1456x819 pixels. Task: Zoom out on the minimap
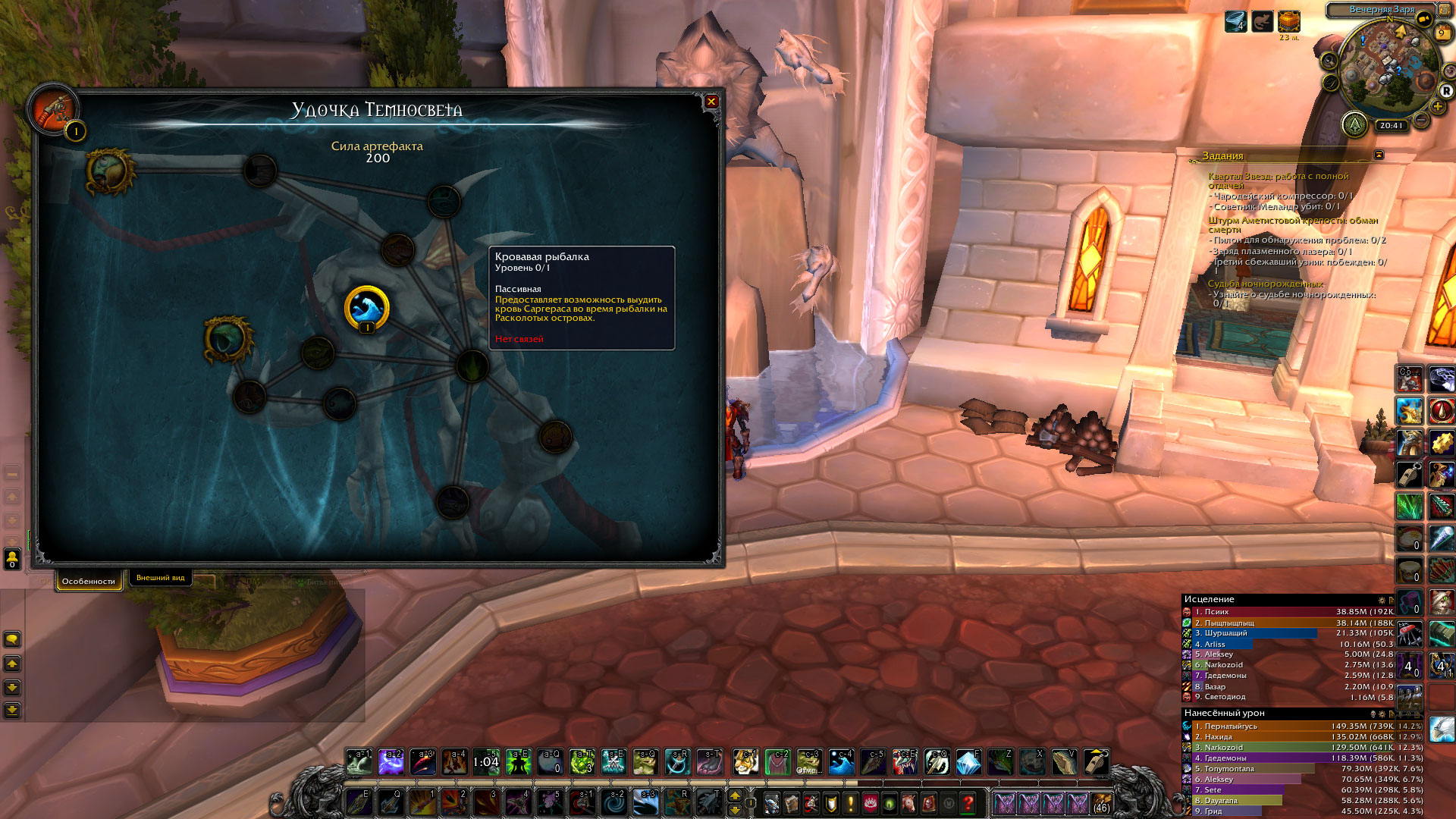pyautogui.click(x=1422, y=121)
